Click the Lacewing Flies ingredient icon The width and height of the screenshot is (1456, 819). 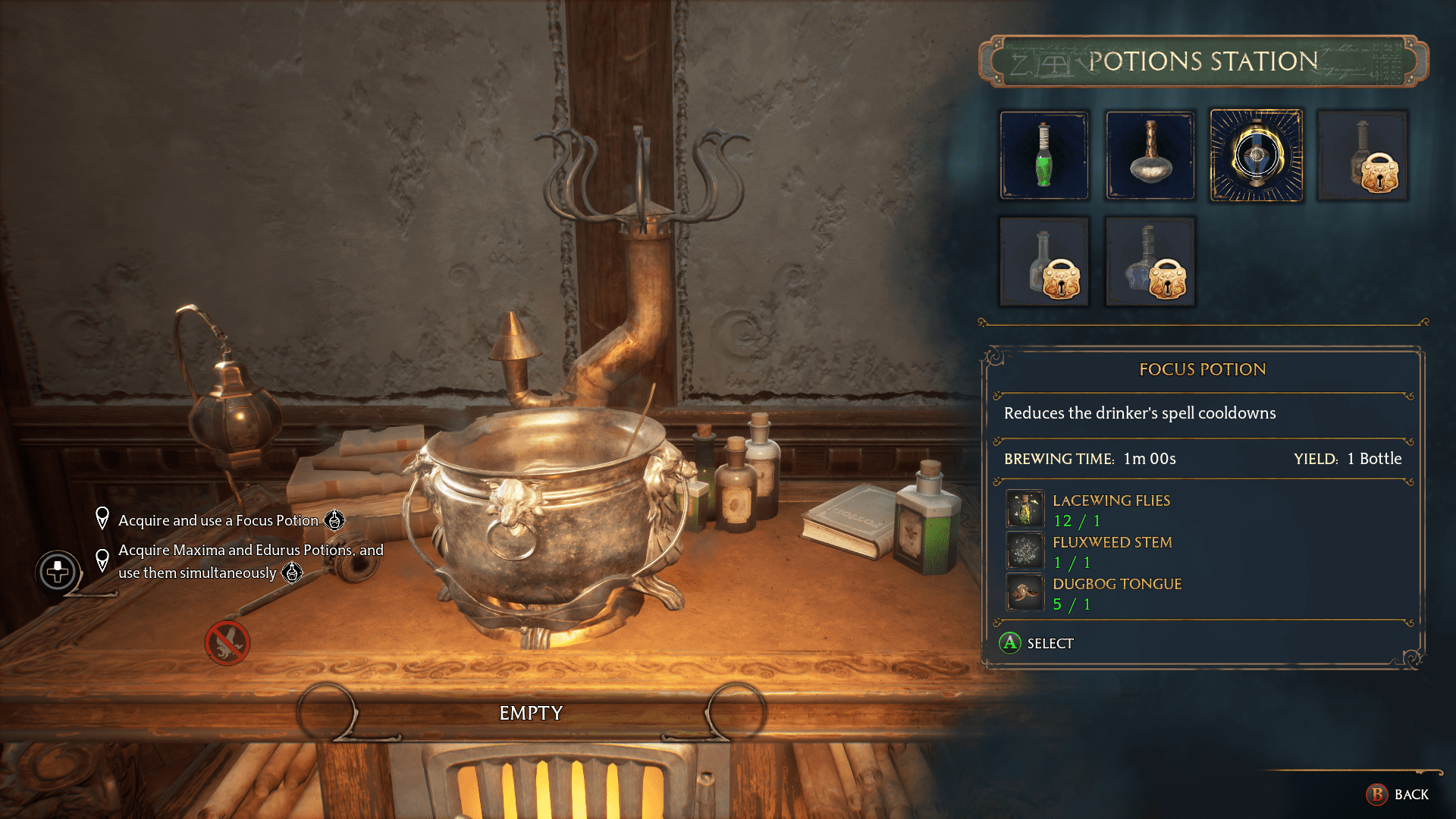click(x=1025, y=509)
